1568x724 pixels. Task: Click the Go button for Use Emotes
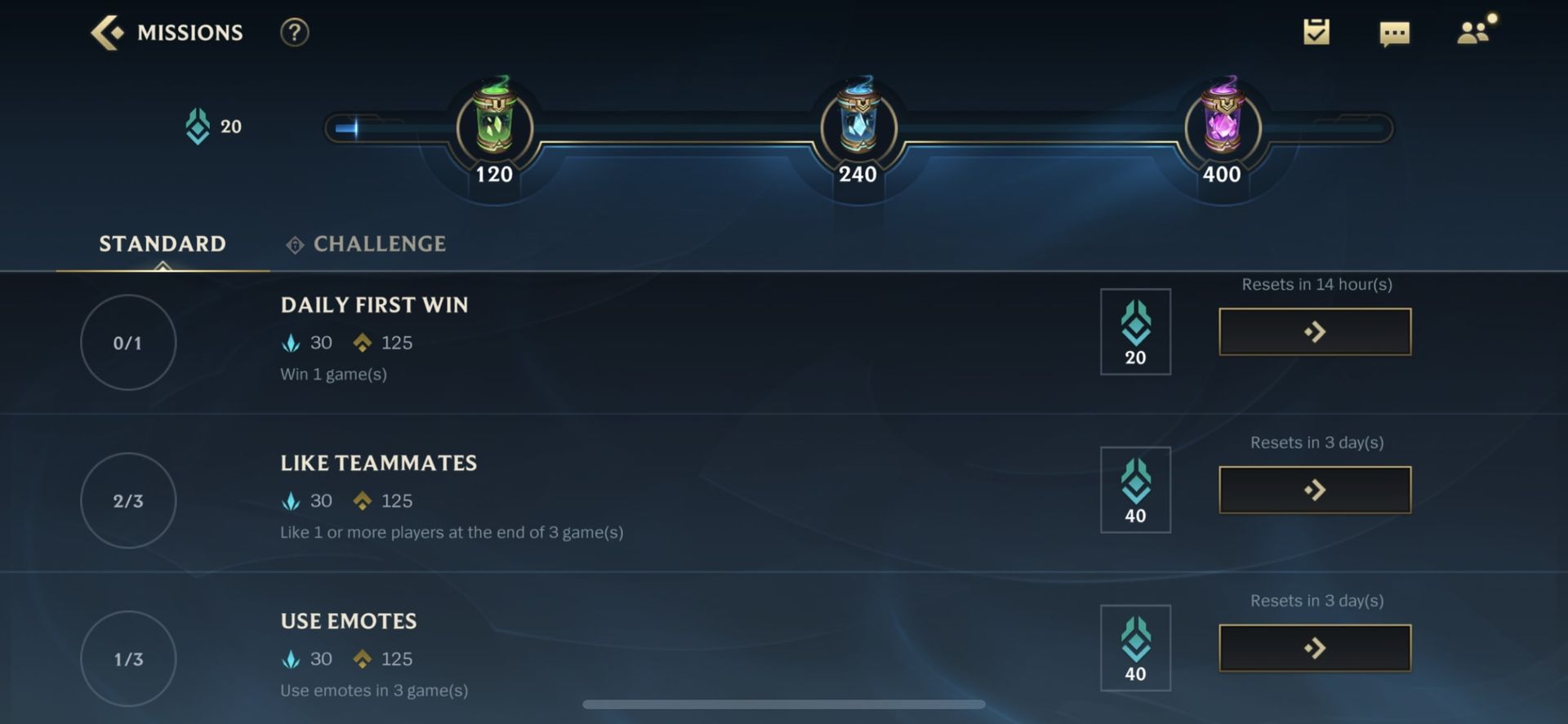point(1314,646)
